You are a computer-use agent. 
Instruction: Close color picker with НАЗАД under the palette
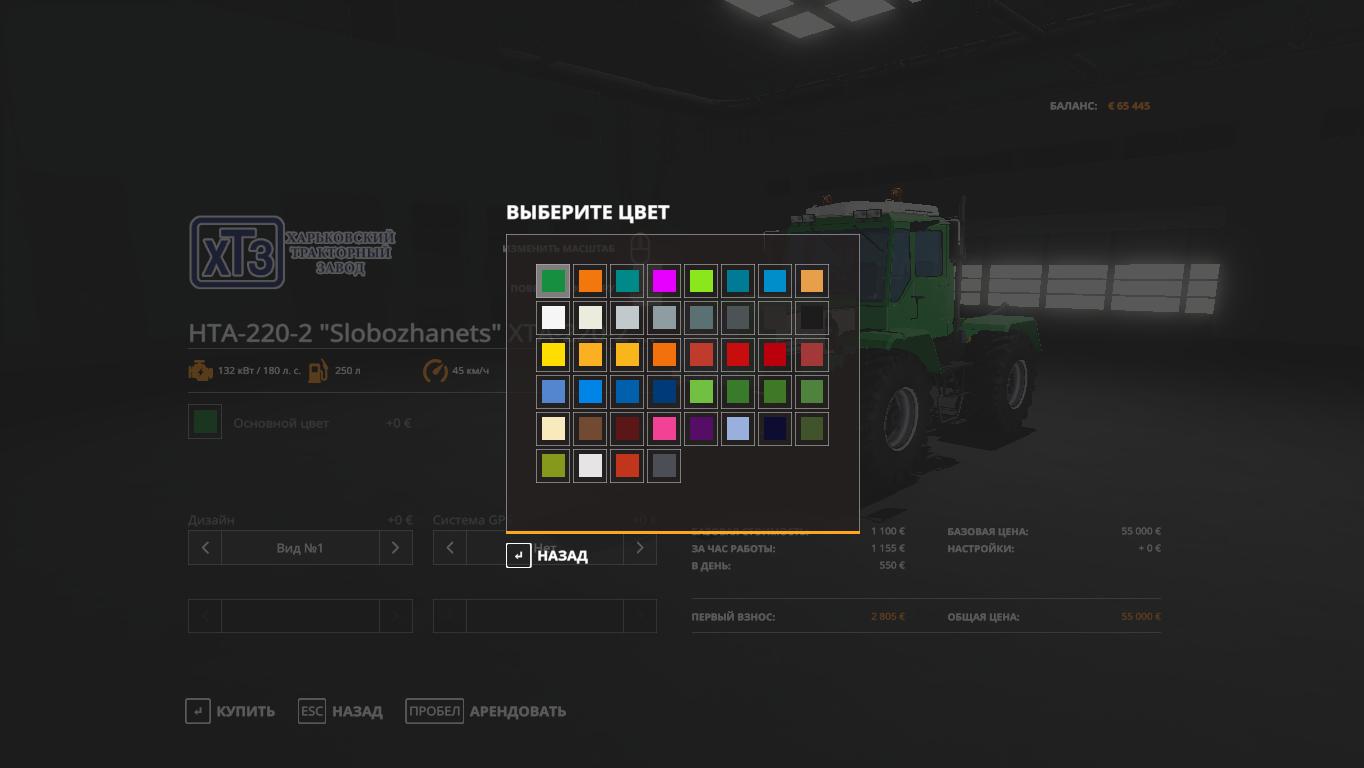coord(548,556)
